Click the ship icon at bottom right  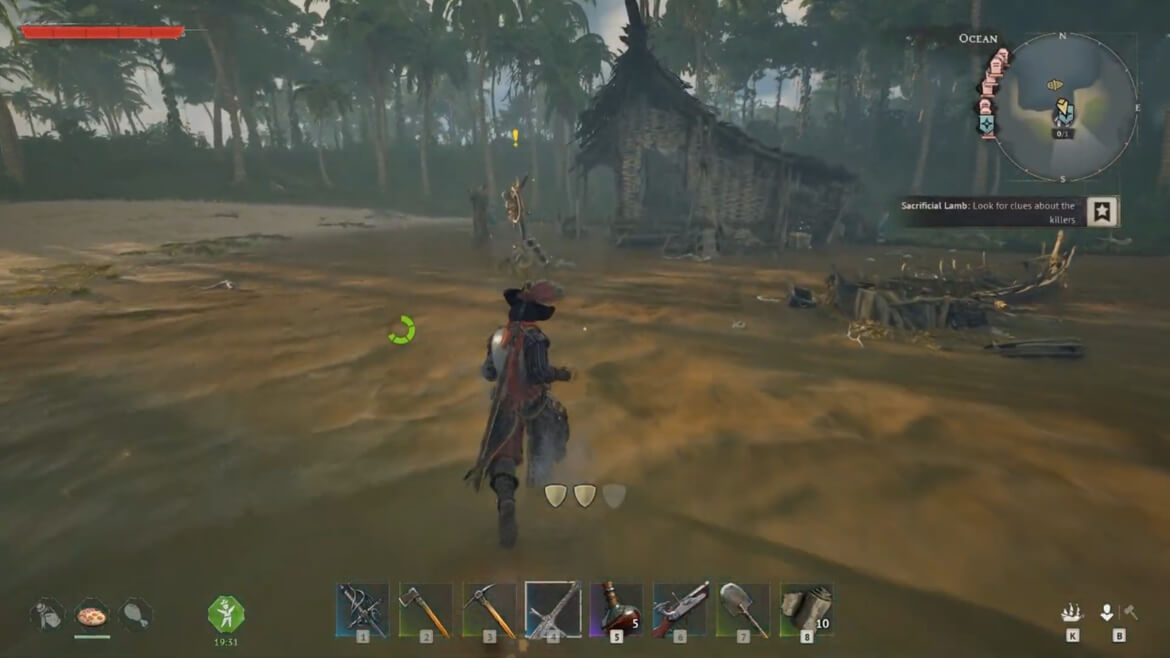coord(1072,613)
